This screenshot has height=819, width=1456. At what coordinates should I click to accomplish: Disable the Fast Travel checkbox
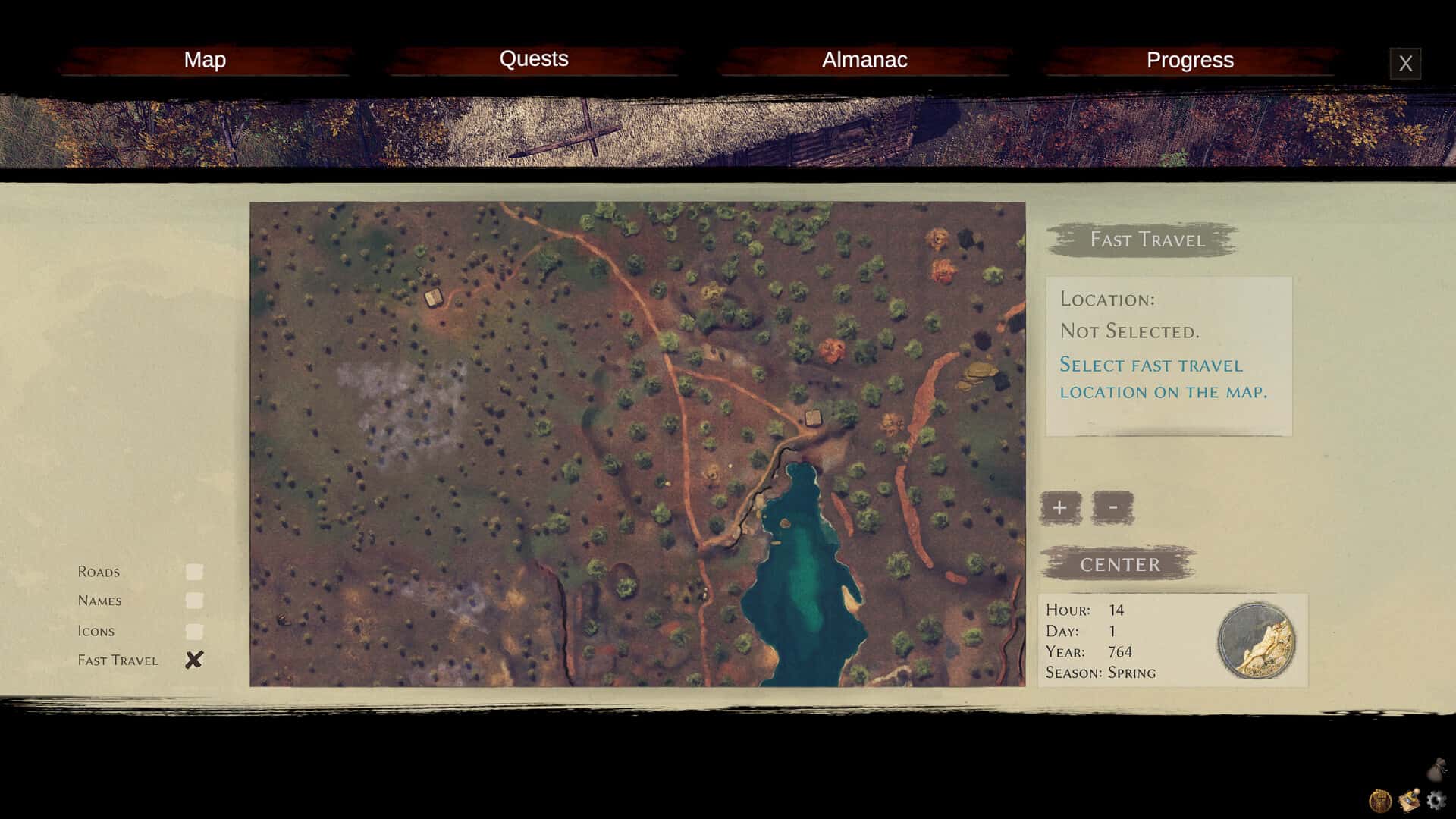coord(196,660)
